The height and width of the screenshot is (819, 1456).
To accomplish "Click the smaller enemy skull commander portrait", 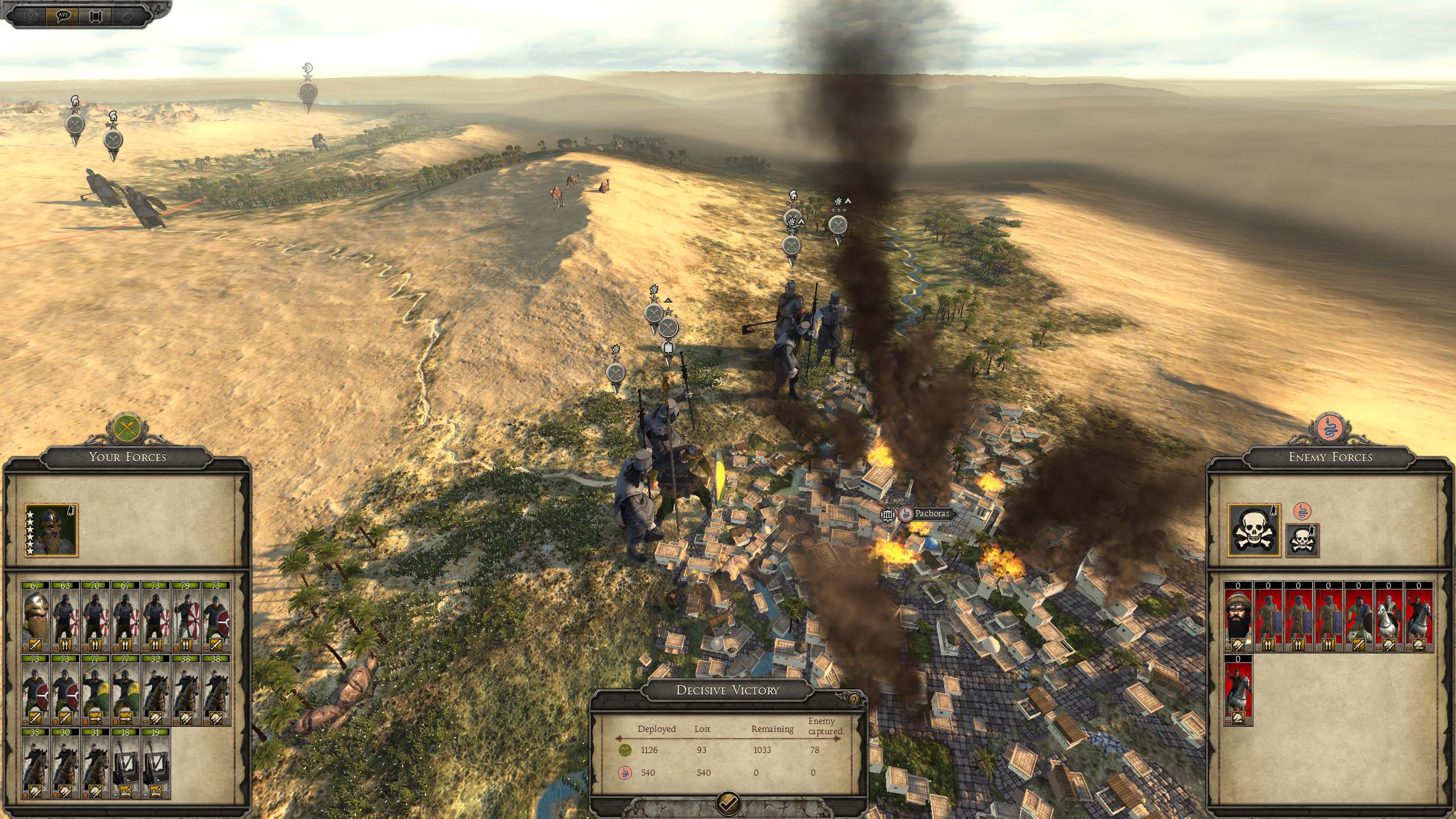I will 1302,540.
